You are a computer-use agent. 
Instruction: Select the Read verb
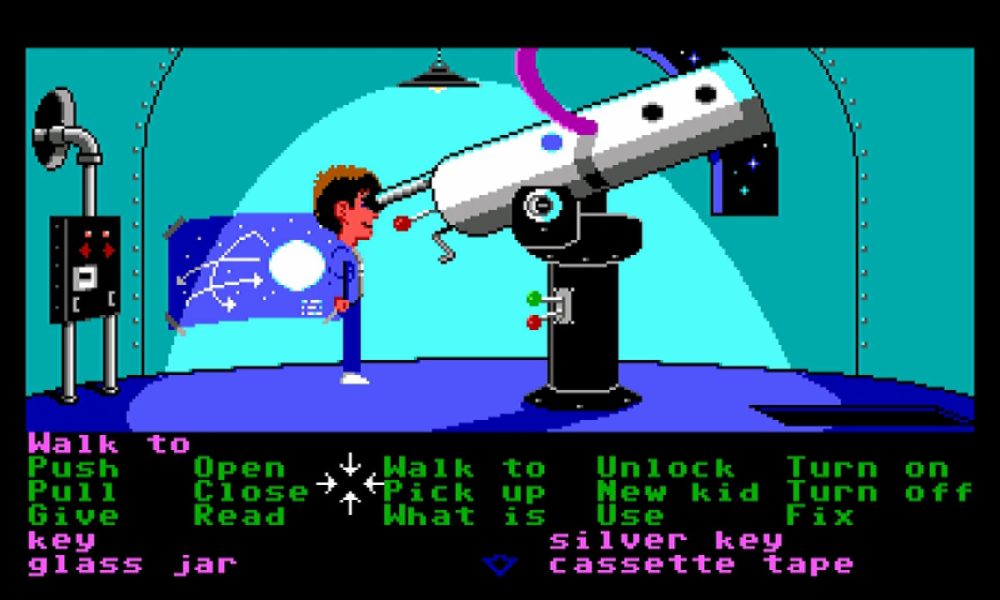tap(239, 516)
